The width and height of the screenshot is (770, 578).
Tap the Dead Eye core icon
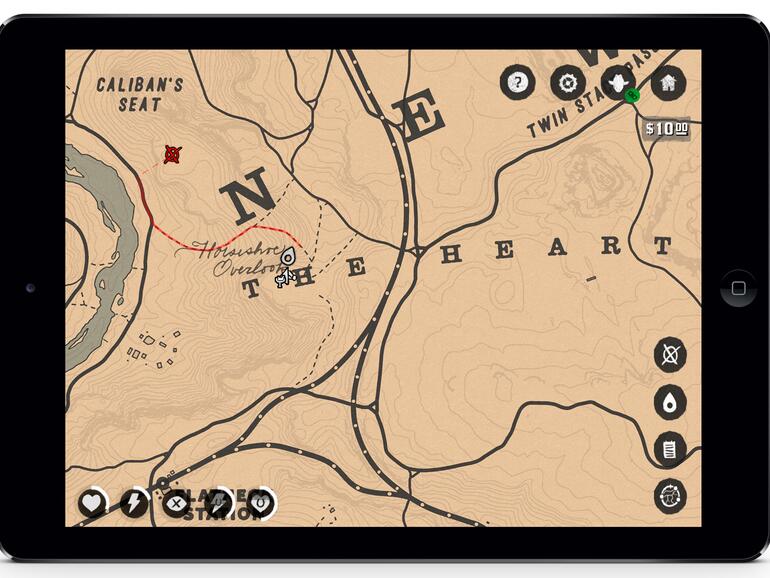[x=176, y=503]
